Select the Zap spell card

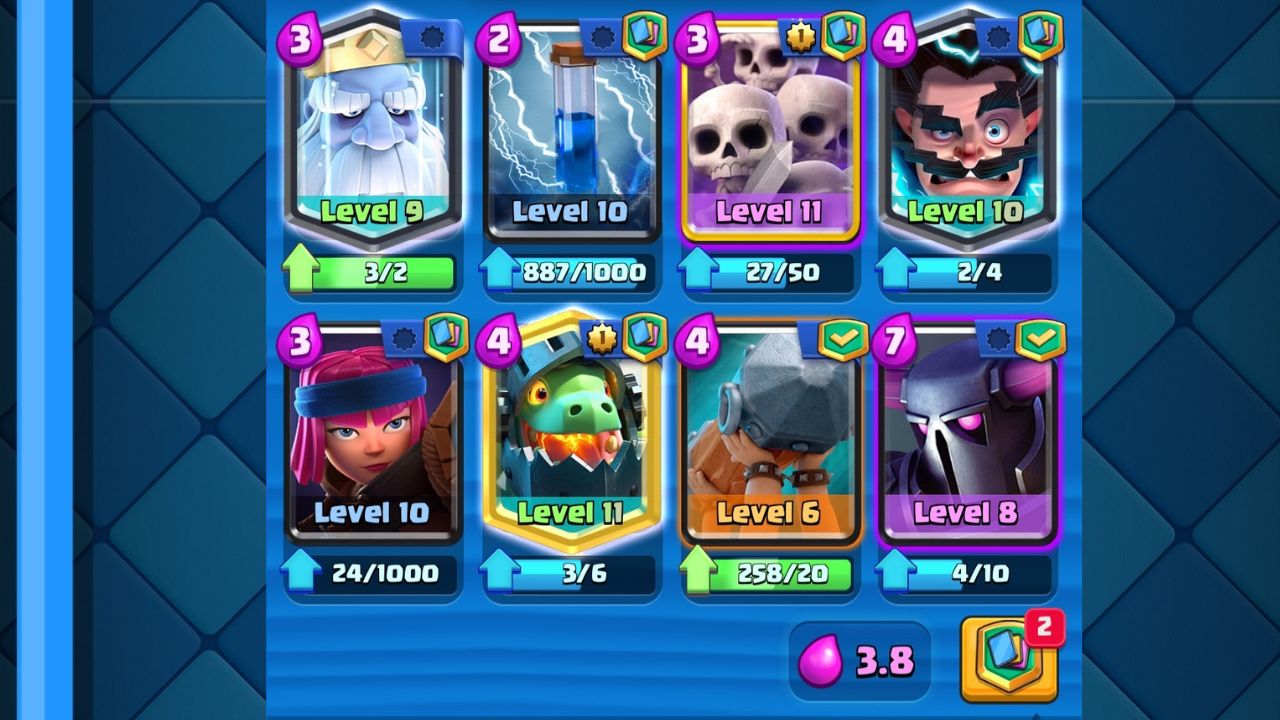tap(570, 130)
